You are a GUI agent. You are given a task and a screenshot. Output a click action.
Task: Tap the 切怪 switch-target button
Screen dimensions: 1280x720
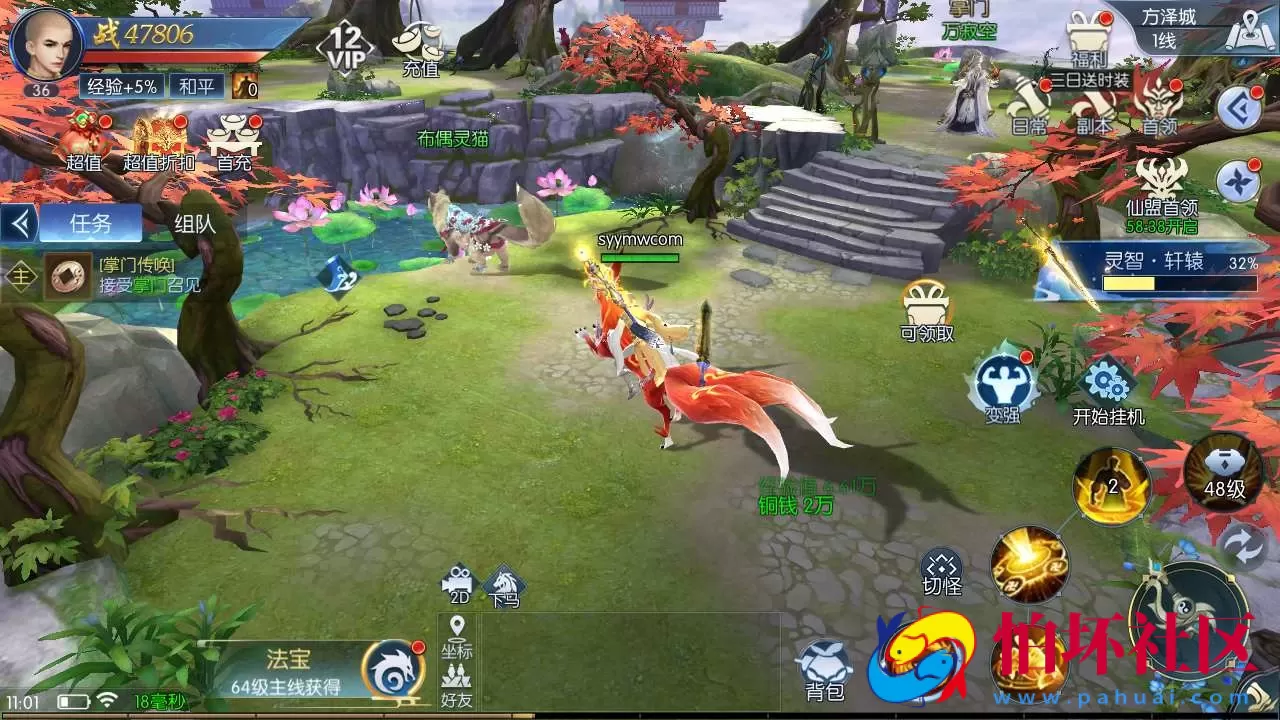(x=941, y=570)
